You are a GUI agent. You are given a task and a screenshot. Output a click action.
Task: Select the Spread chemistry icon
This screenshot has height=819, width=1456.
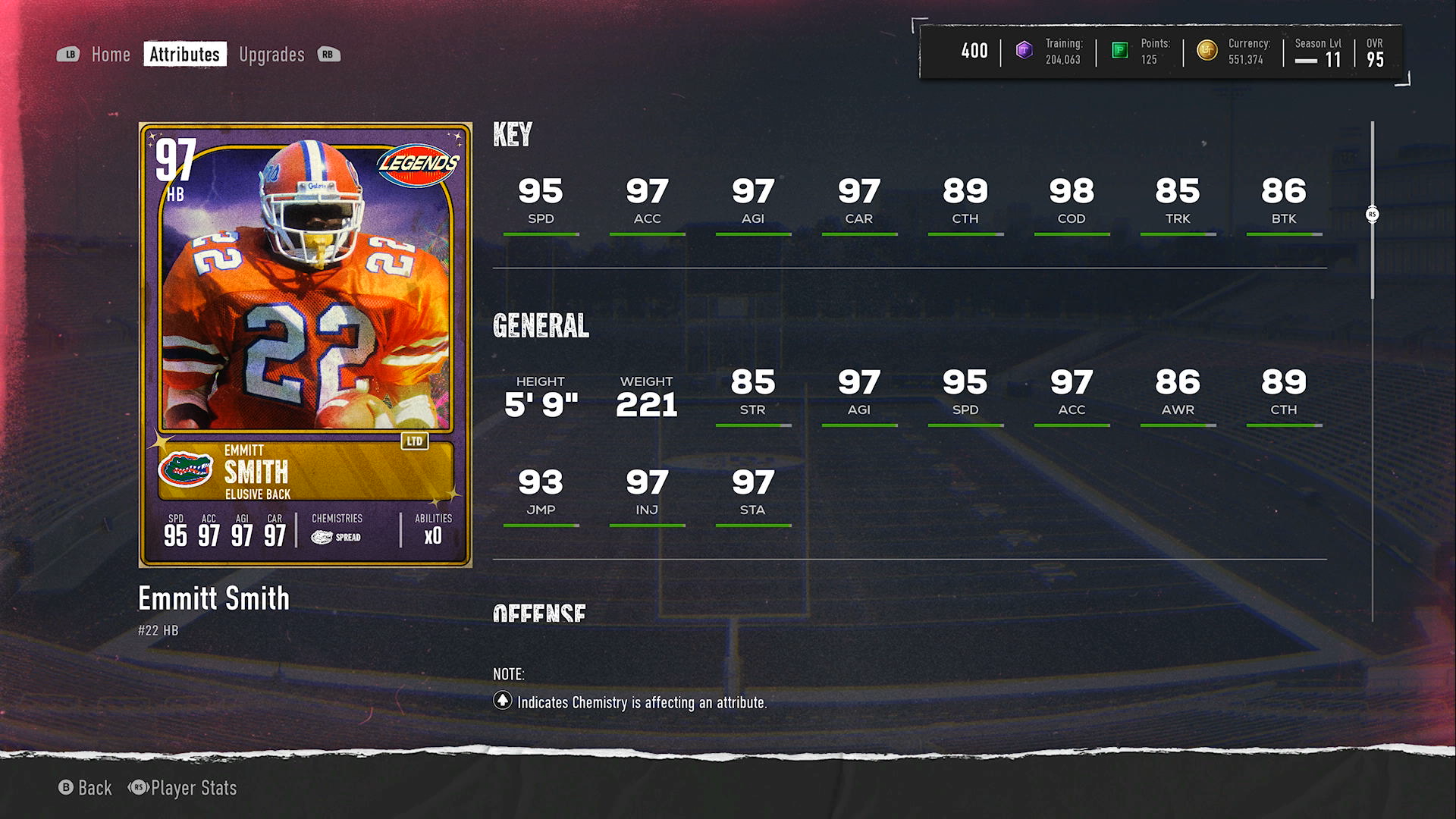click(322, 536)
